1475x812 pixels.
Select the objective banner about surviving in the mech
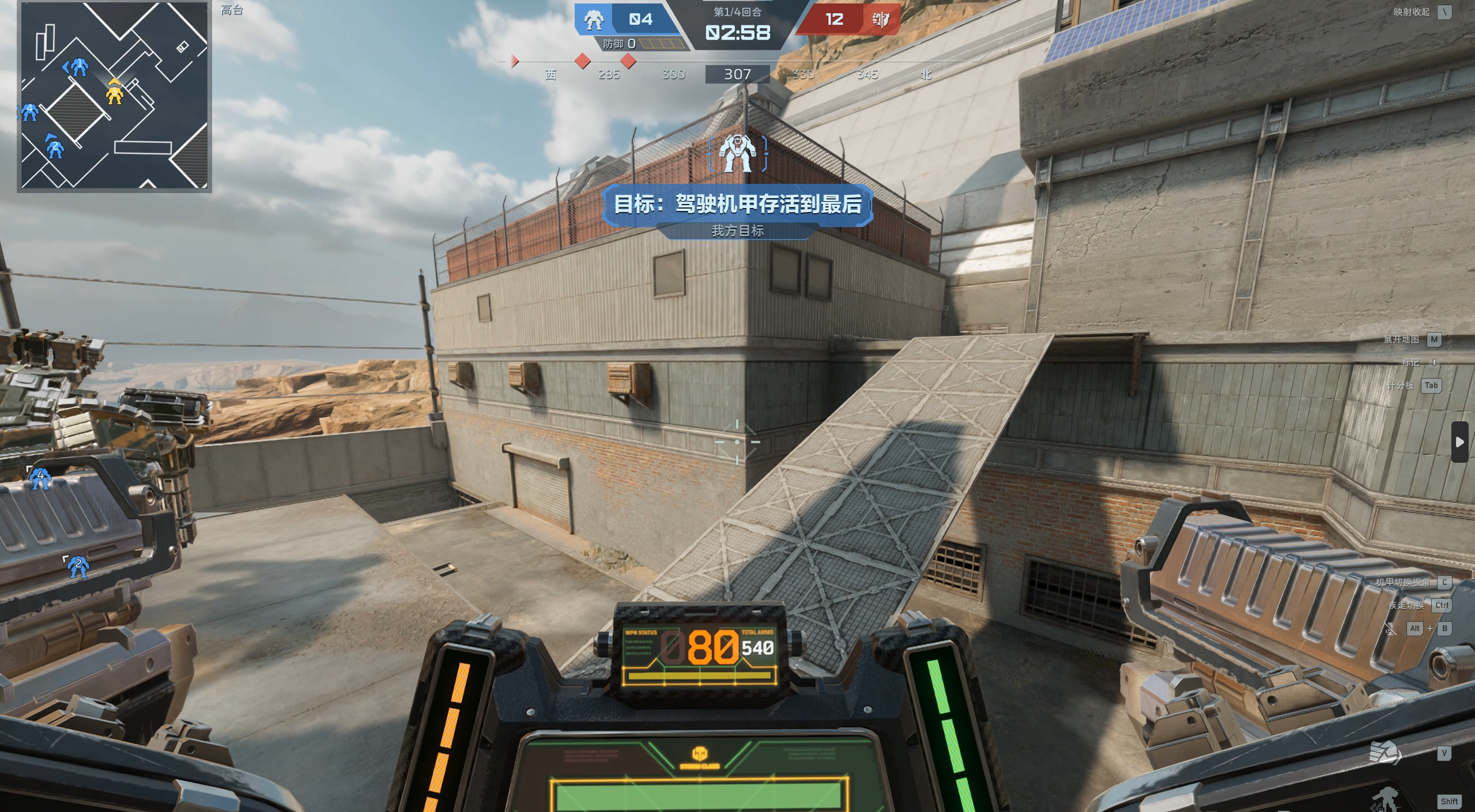click(737, 205)
